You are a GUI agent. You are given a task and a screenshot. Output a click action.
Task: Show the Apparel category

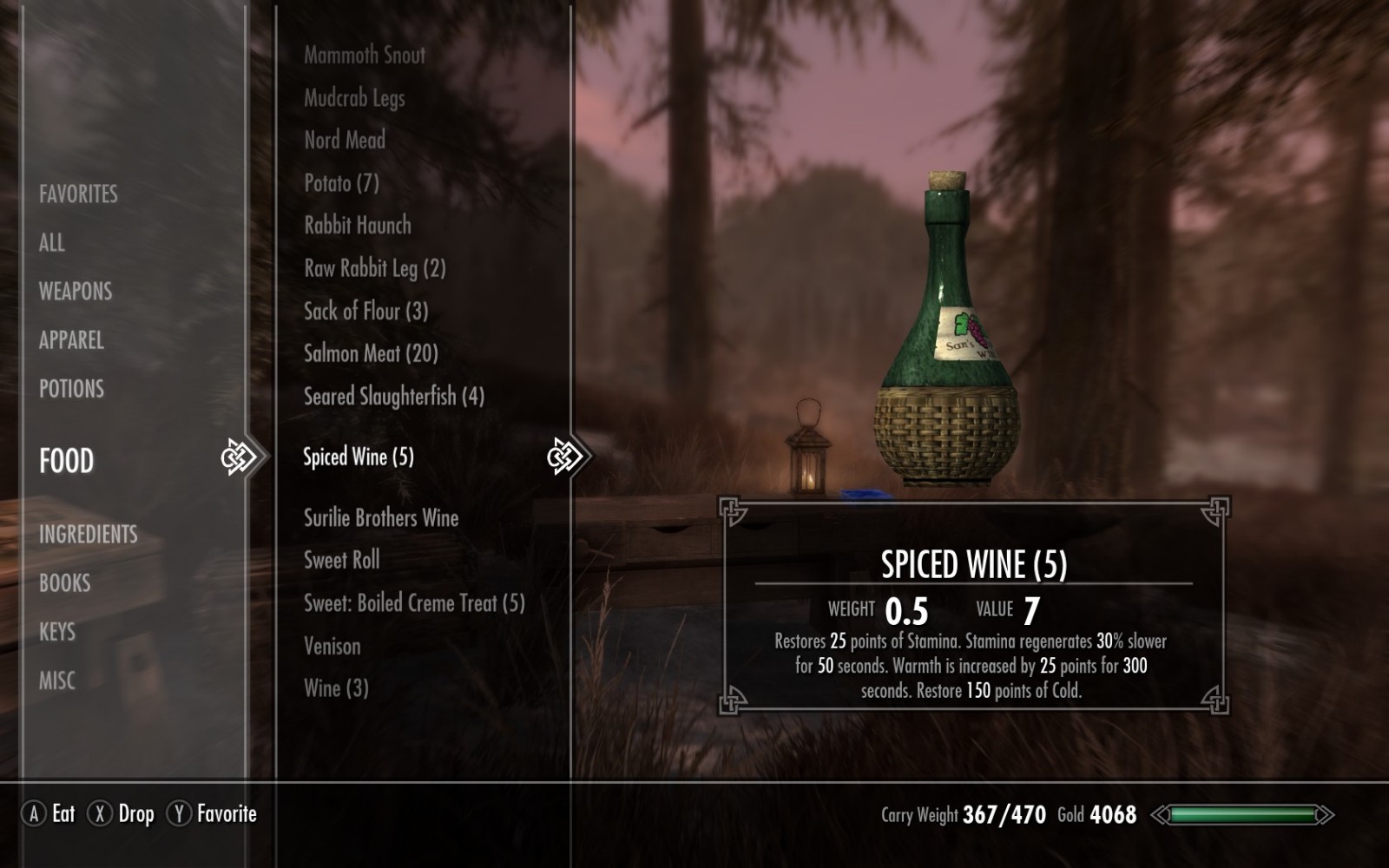71,339
